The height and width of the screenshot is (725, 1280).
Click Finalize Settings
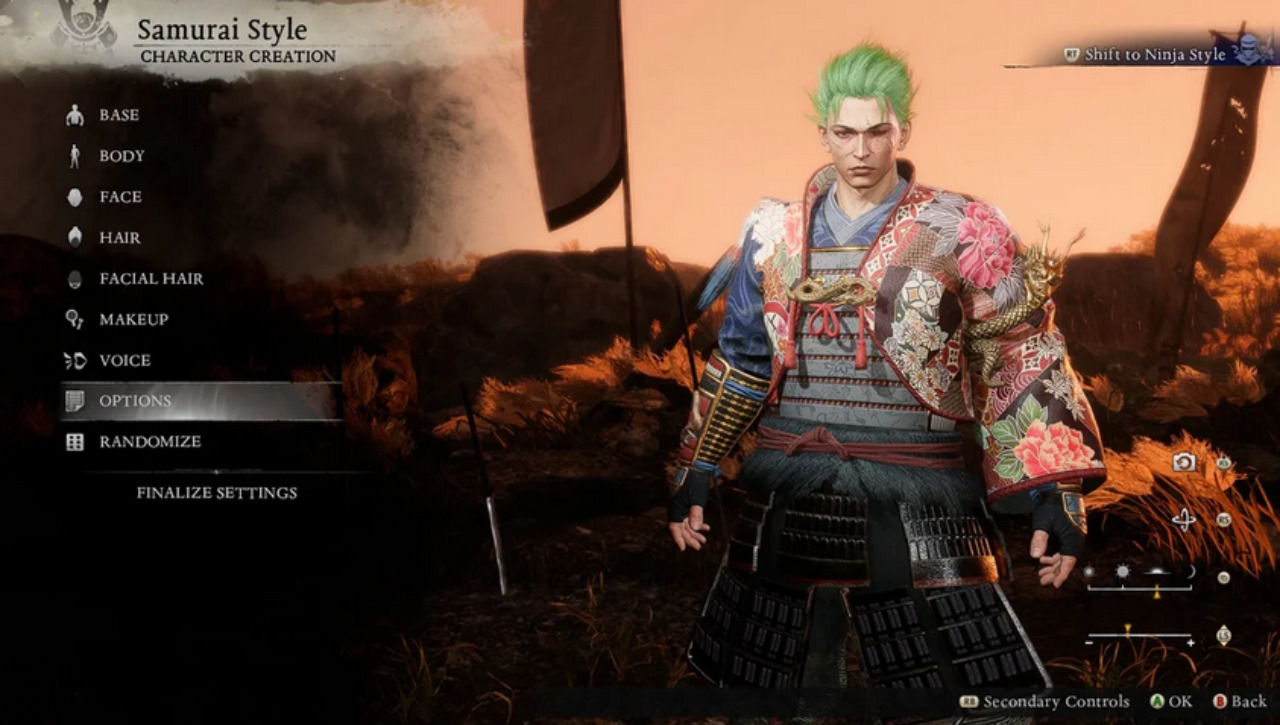point(216,492)
